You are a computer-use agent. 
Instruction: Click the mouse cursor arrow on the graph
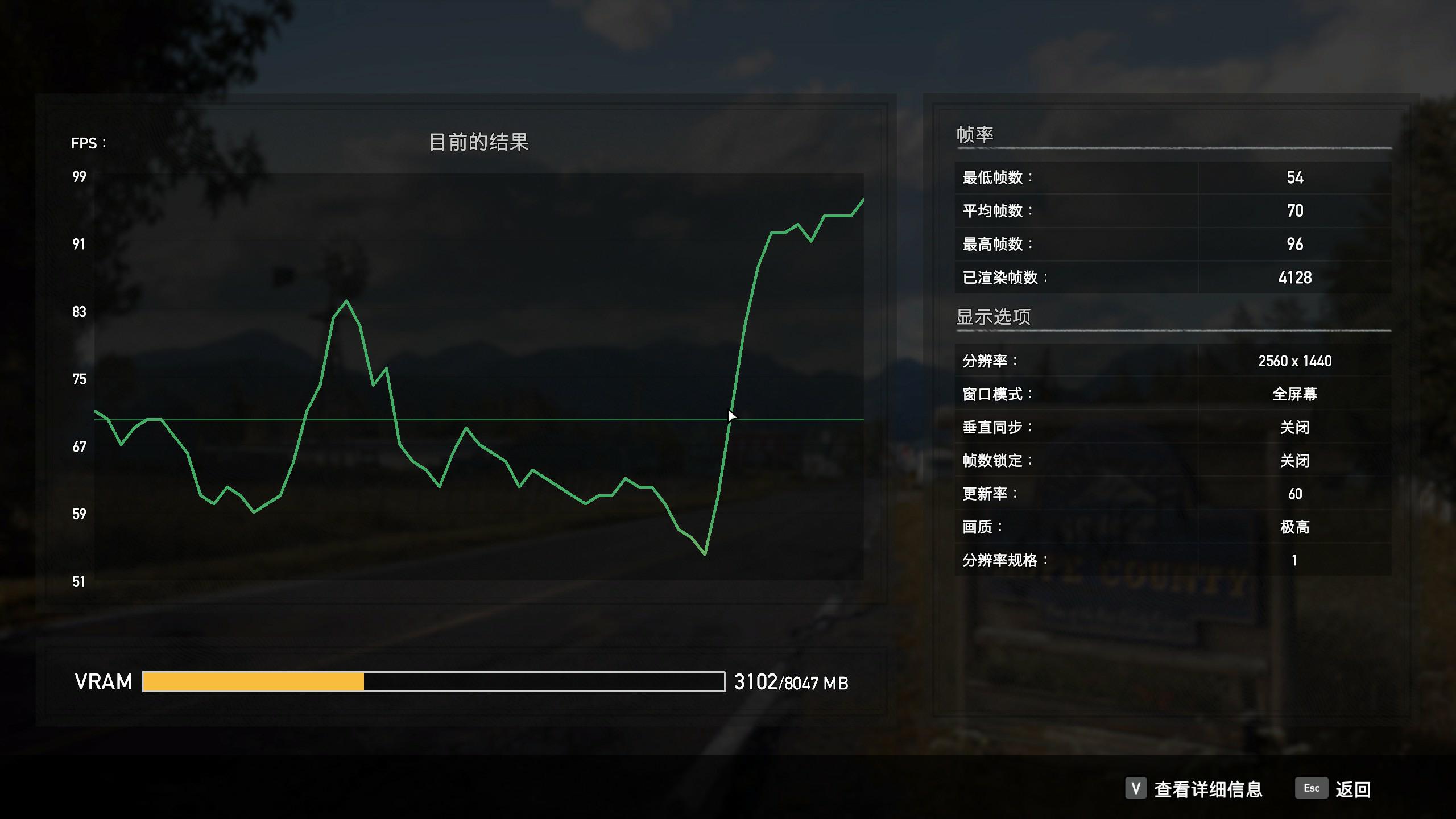731,416
